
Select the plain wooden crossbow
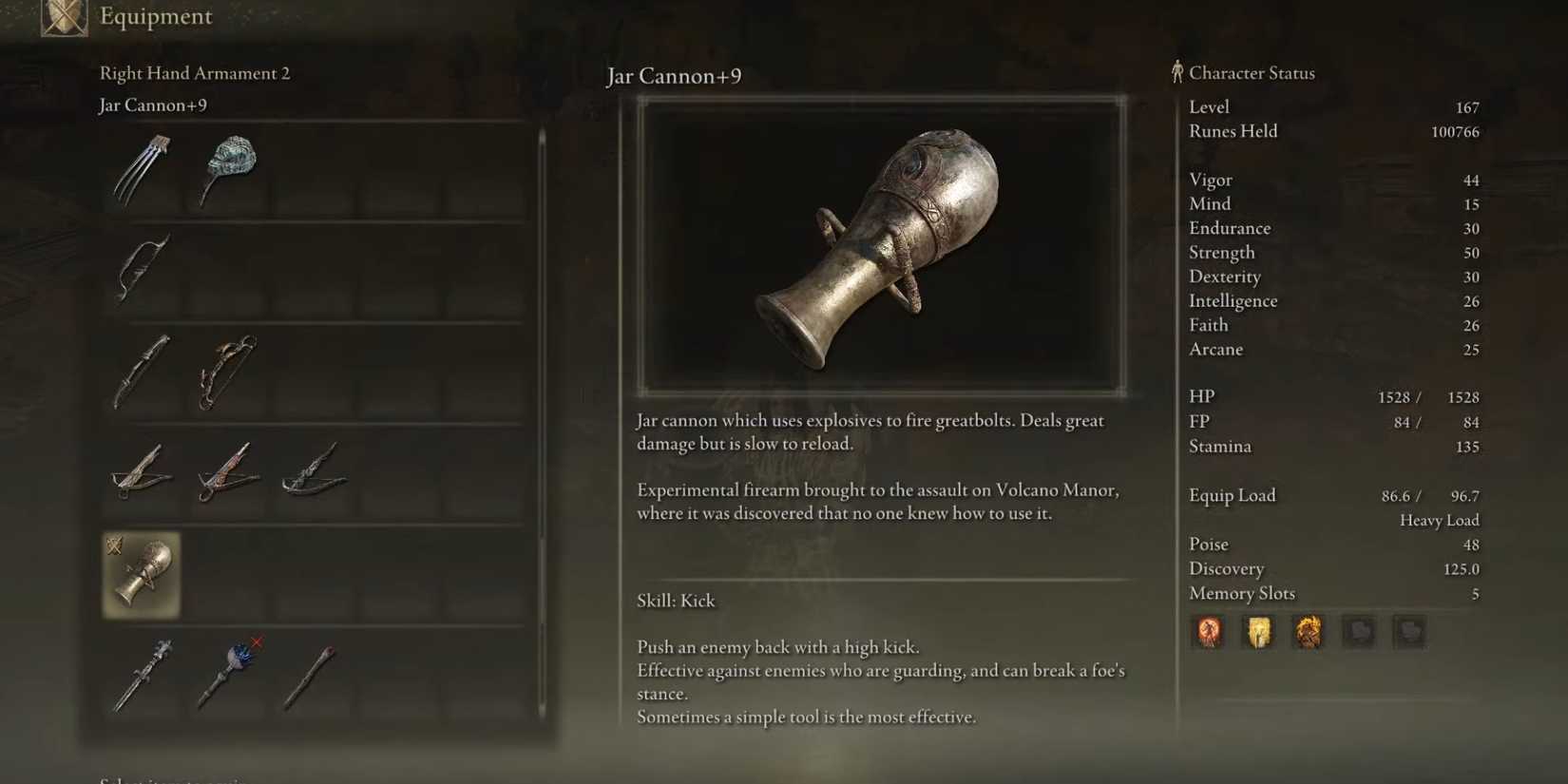point(142,472)
